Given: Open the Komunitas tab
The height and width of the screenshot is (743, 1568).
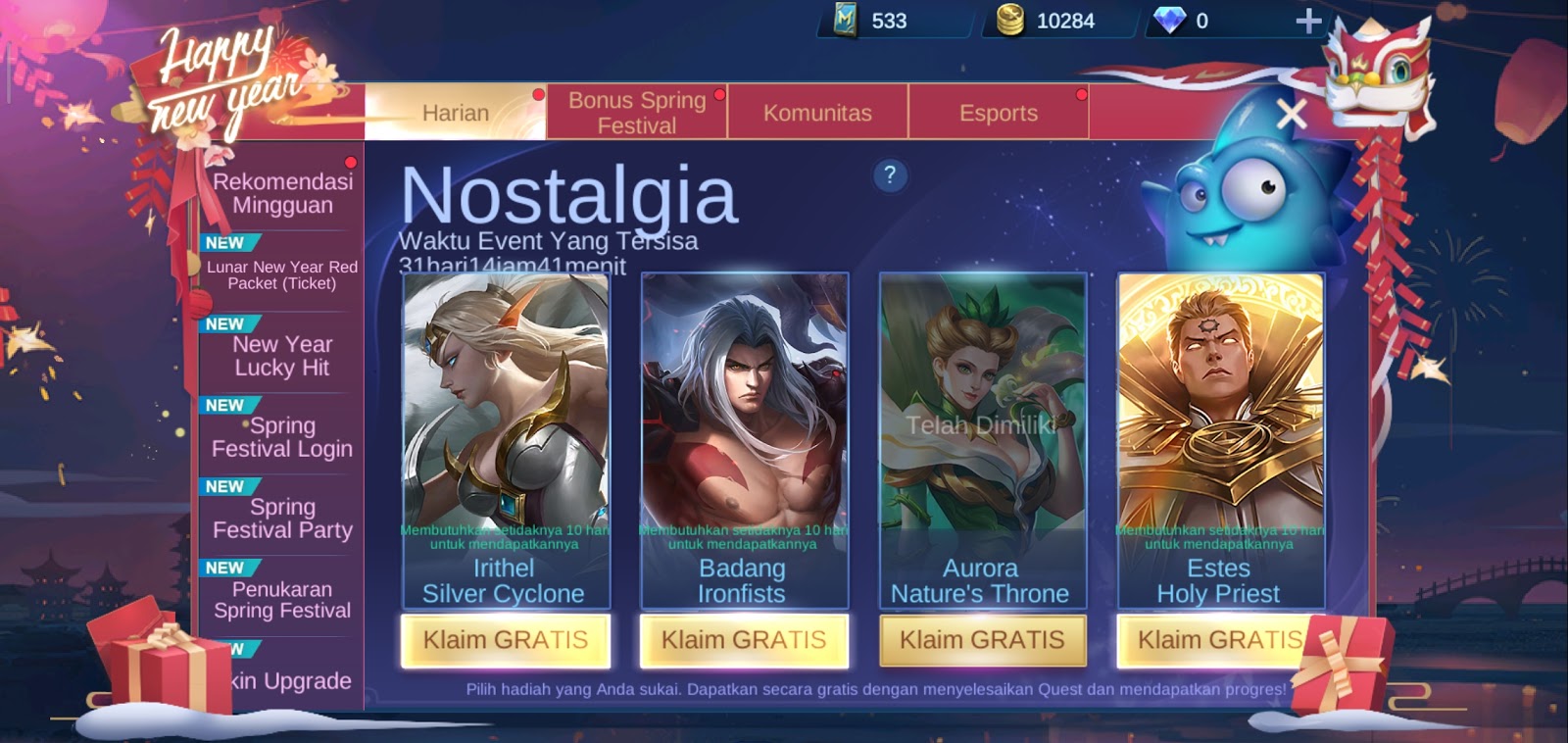Looking at the screenshot, I should [x=819, y=113].
